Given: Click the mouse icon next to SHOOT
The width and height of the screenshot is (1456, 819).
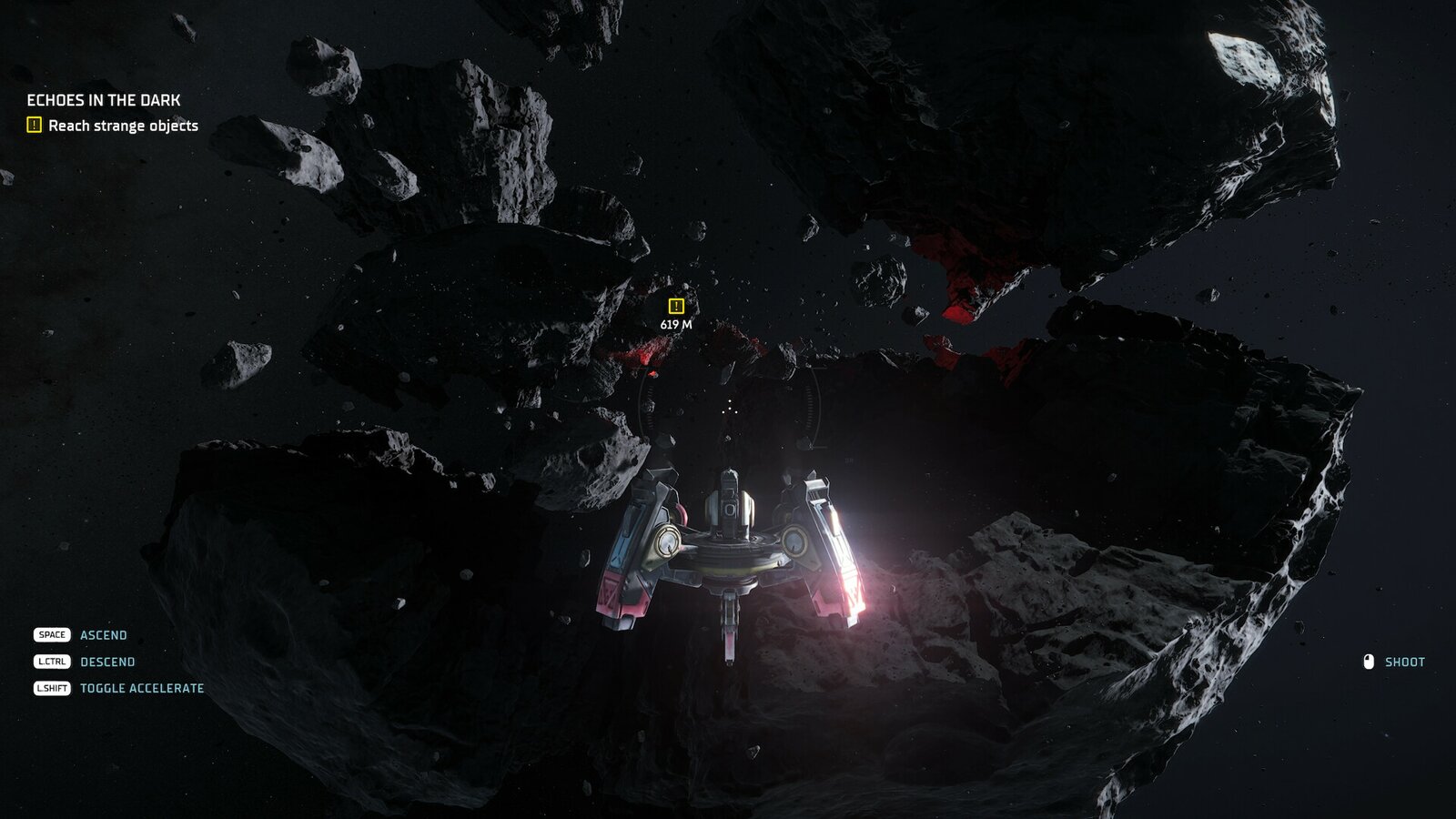Looking at the screenshot, I should pyautogui.click(x=1368, y=662).
